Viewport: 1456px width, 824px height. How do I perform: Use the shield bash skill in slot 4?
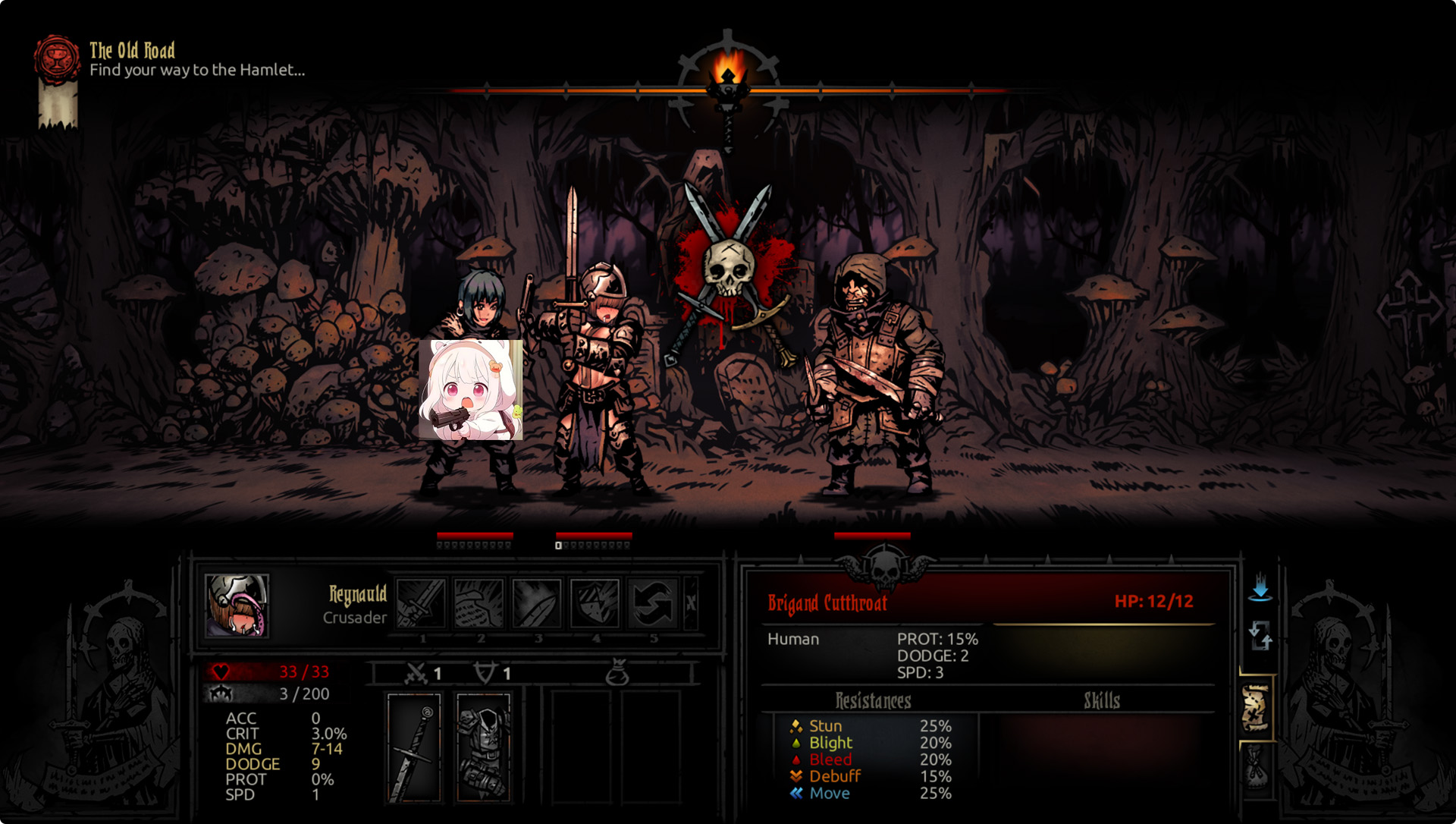click(x=595, y=603)
